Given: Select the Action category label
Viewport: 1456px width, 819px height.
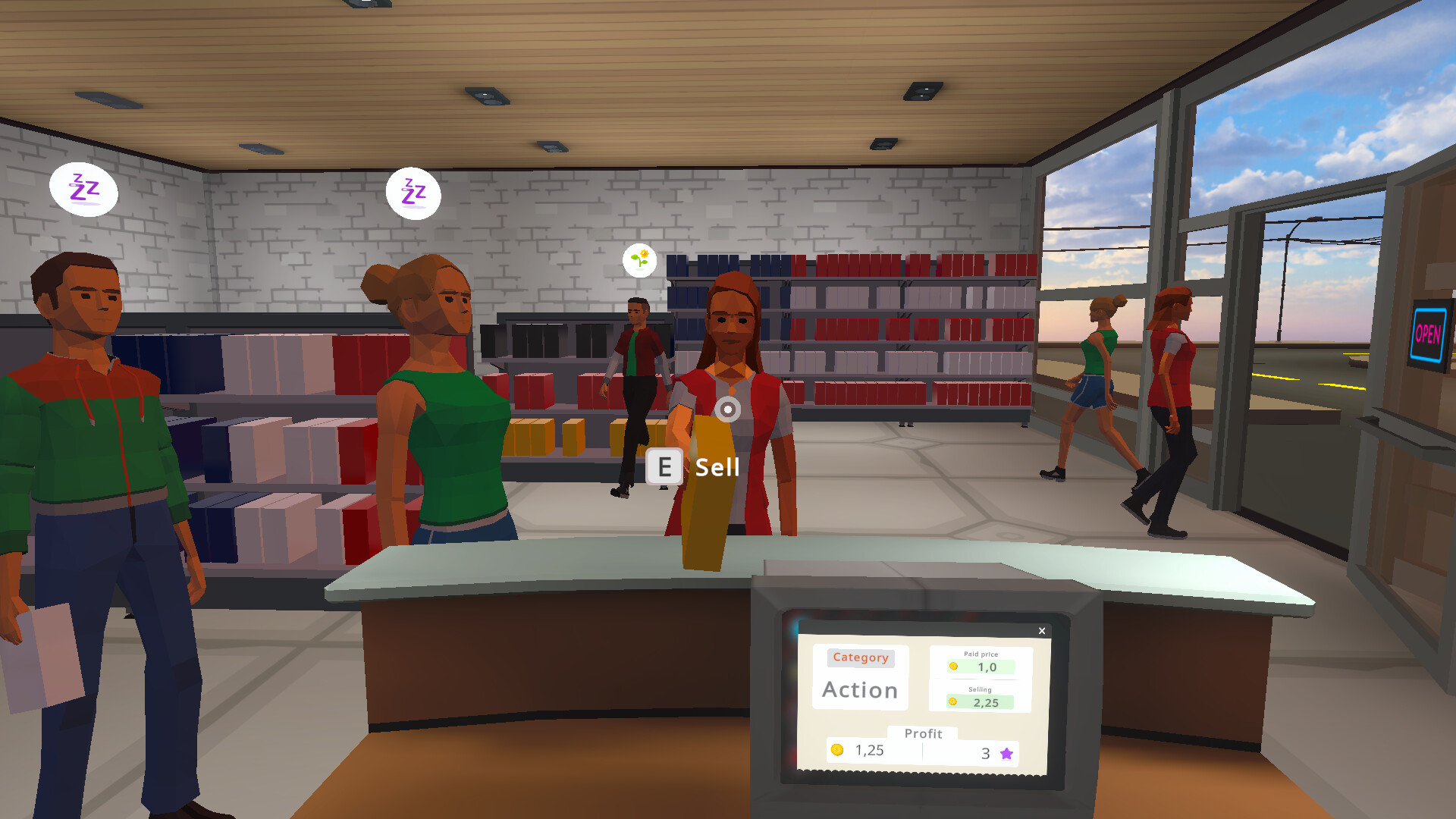Looking at the screenshot, I should click(x=859, y=690).
